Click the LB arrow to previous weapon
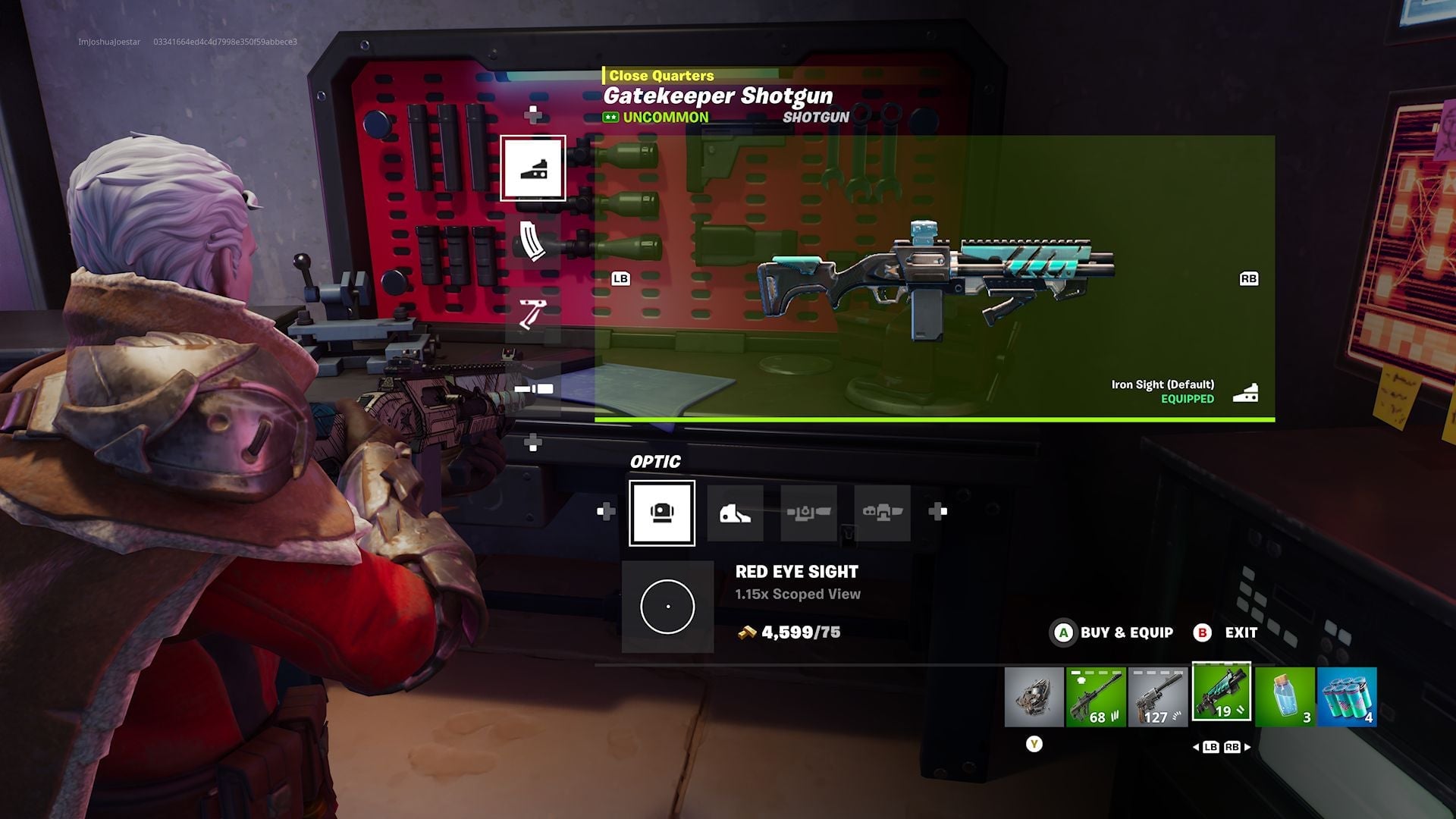The width and height of the screenshot is (1456, 819). [621, 279]
